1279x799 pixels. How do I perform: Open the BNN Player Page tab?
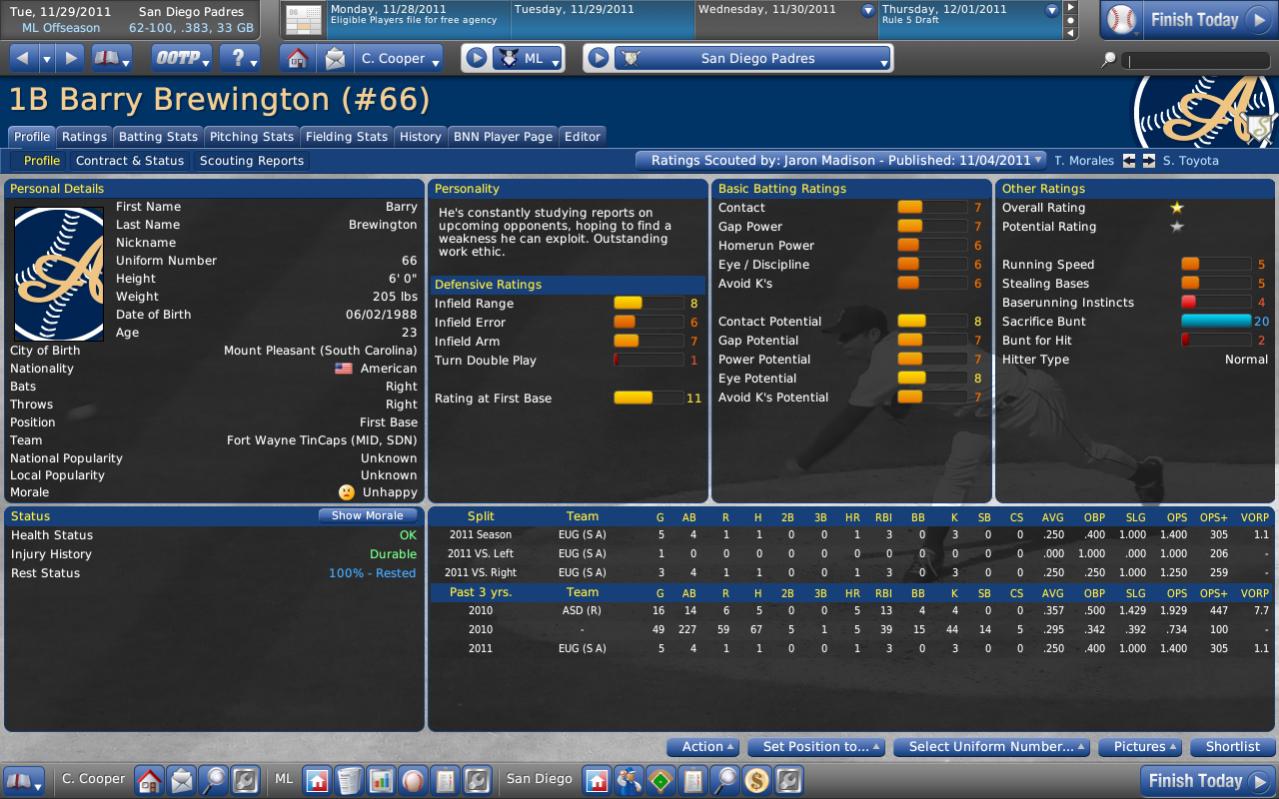502,137
